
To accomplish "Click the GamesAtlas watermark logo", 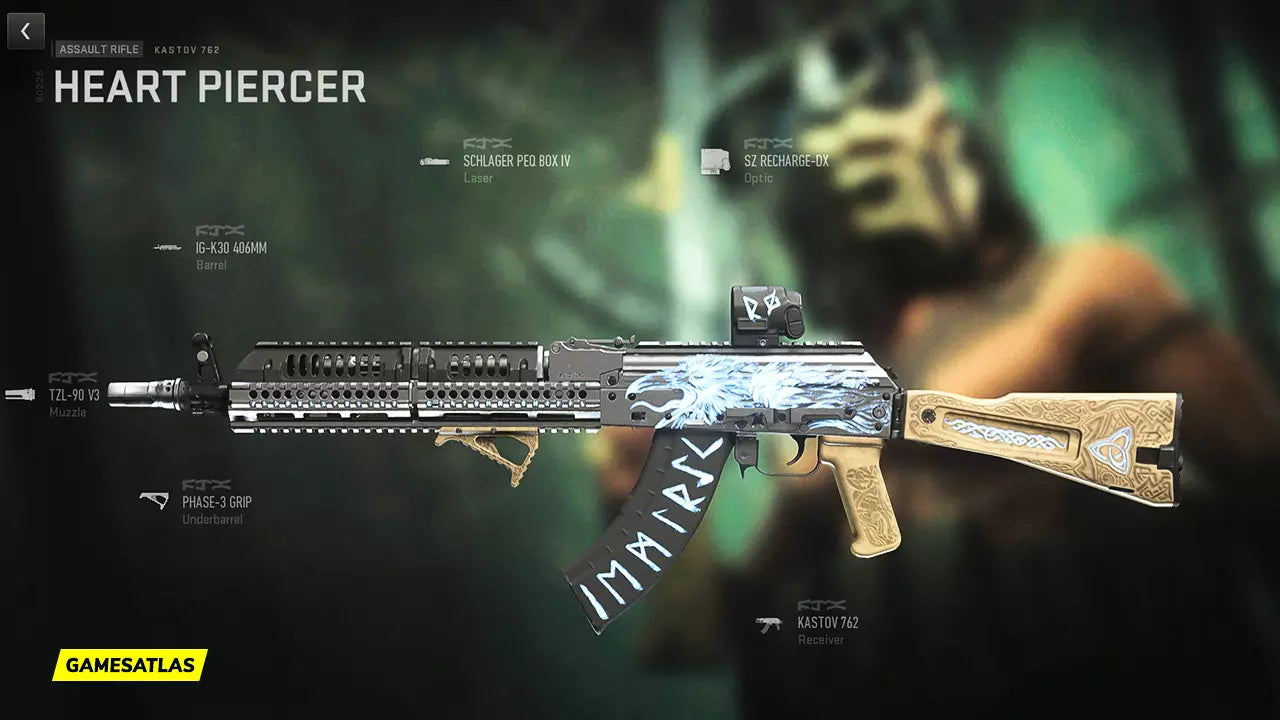I will (130, 664).
